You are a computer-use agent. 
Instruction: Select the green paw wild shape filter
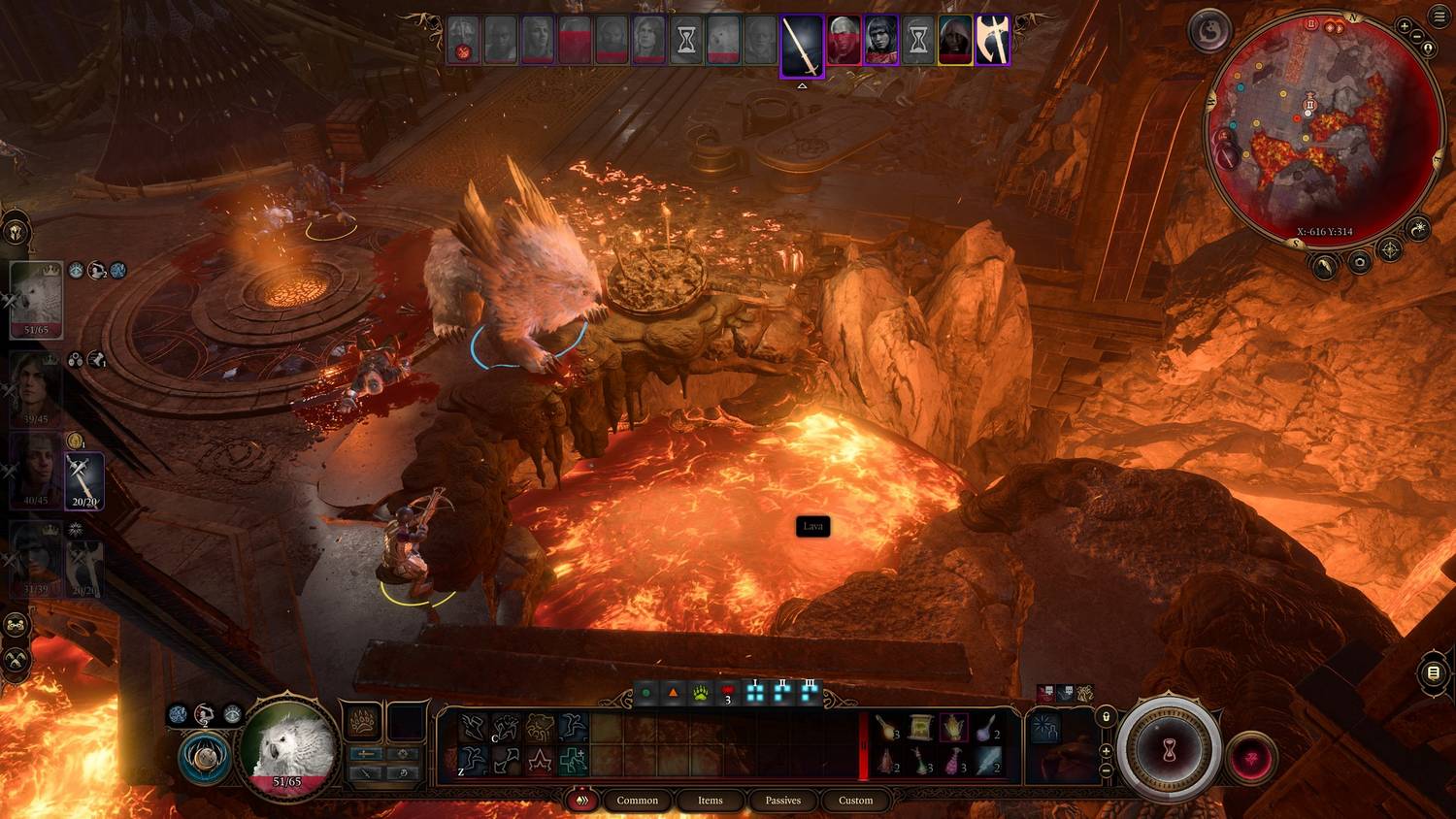(700, 693)
